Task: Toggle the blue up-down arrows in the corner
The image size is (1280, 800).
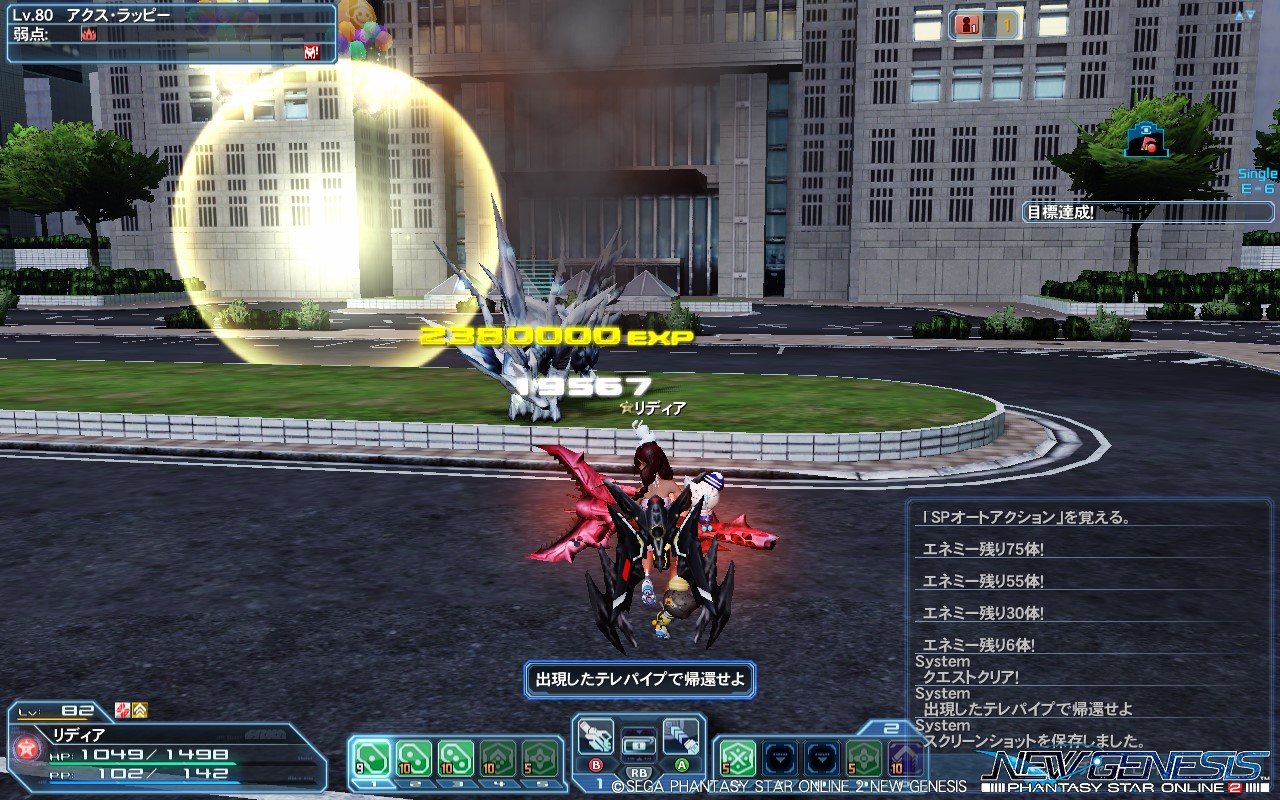Action: tap(1245, 15)
